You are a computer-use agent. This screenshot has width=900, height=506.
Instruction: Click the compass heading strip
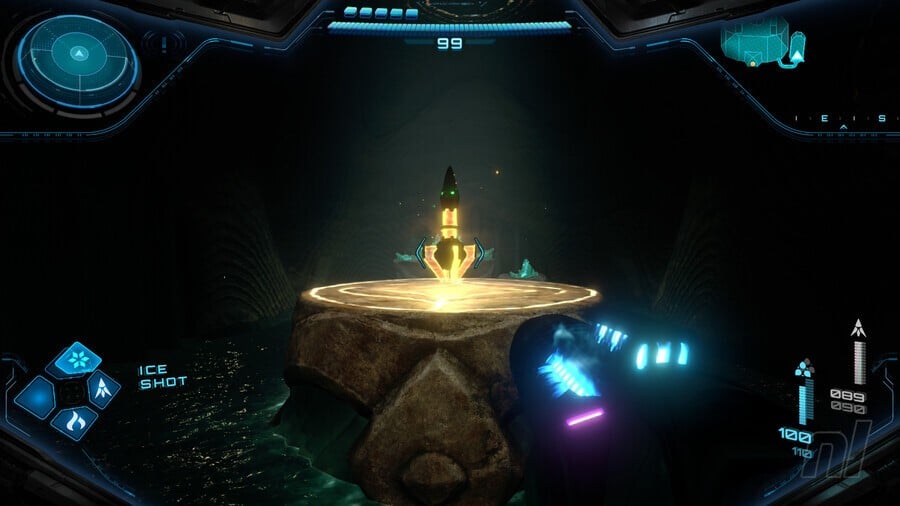point(840,119)
